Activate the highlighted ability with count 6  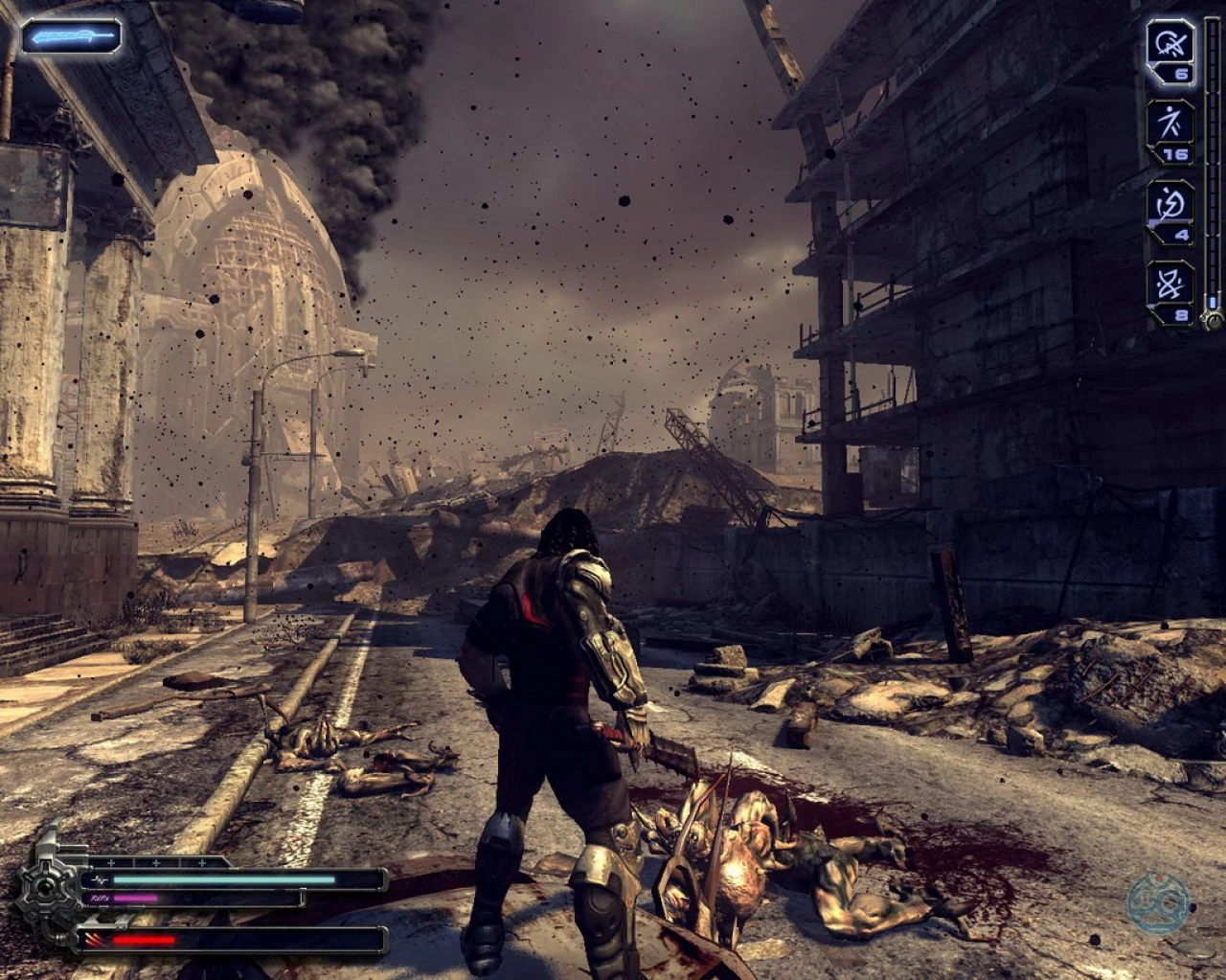(1169, 44)
